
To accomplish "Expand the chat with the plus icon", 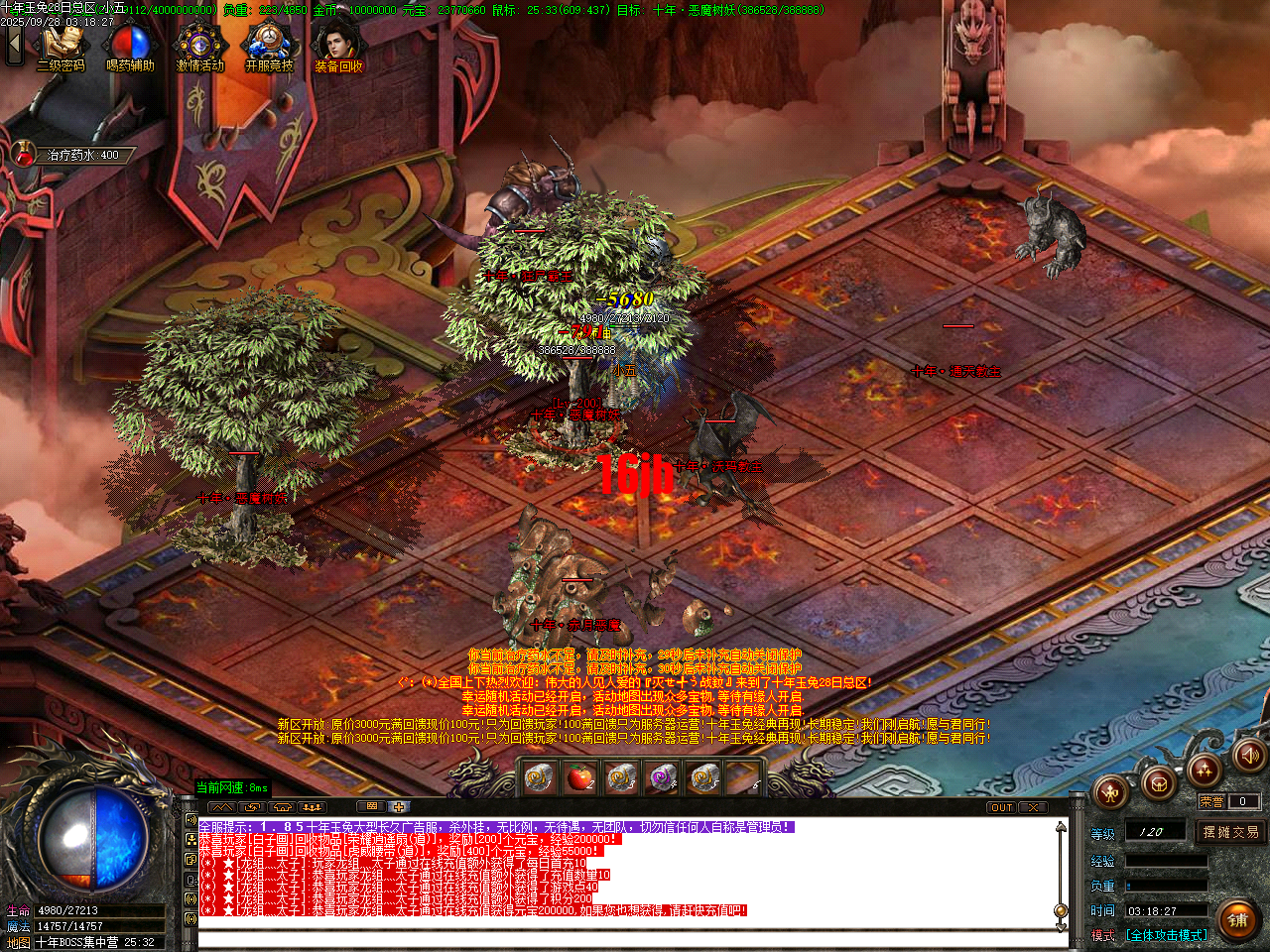I will pos(400,806).
